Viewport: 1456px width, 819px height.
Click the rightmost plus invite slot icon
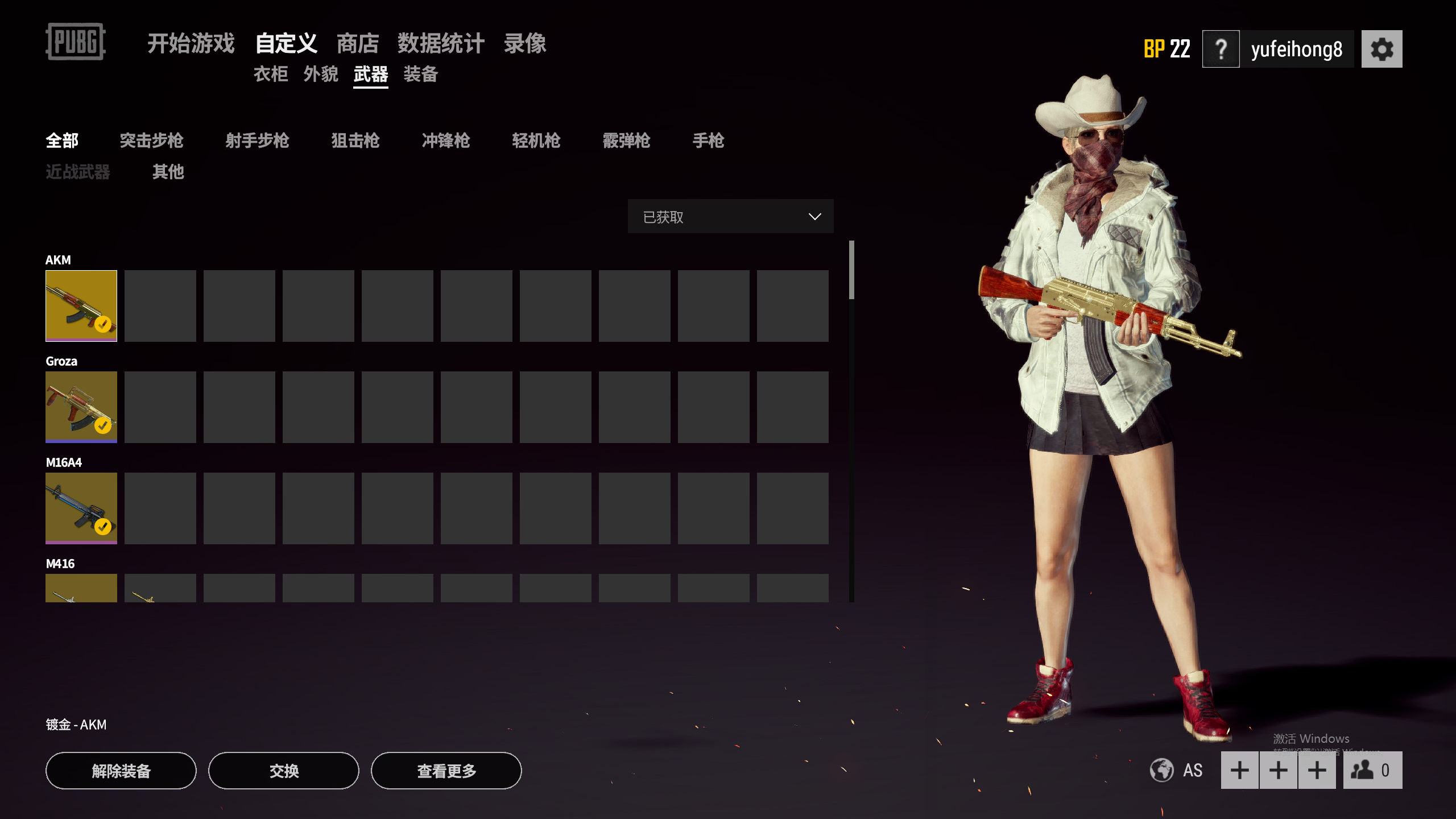pos(1316,771)
